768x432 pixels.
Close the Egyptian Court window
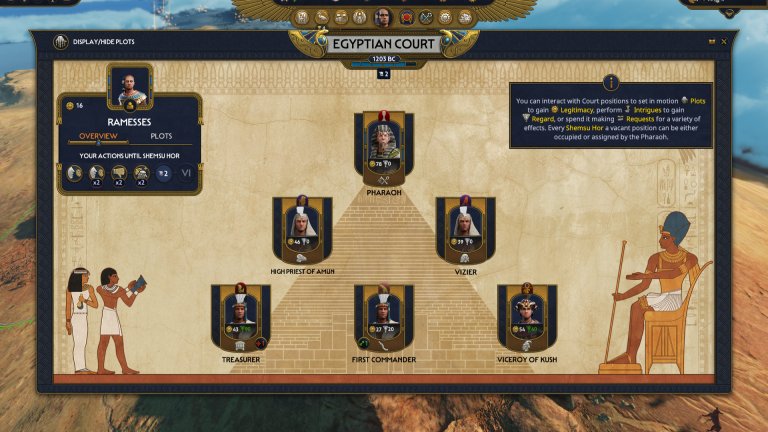click(723, 42)
